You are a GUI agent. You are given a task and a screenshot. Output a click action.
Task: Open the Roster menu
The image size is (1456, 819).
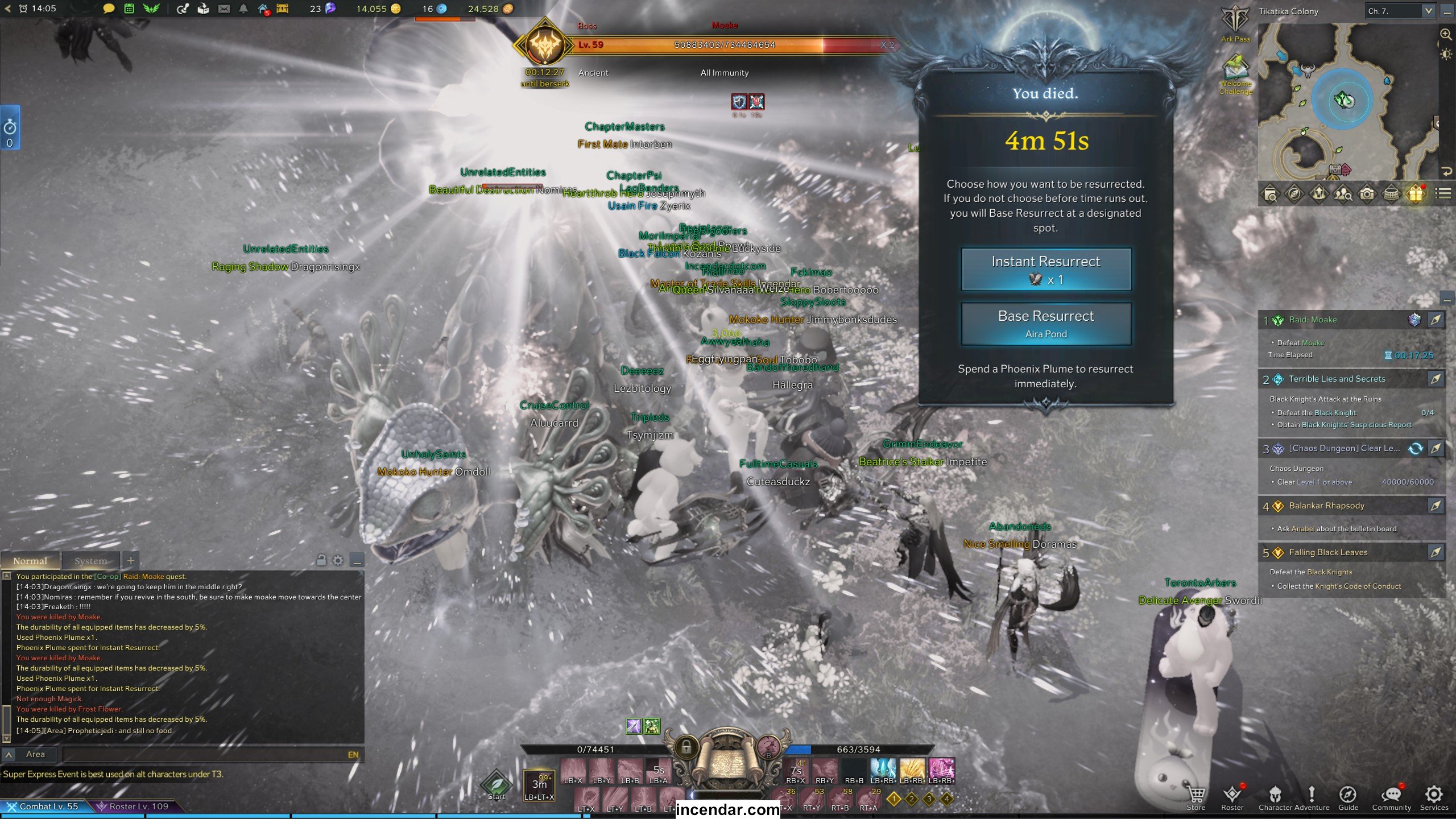pyautogui.click(x=1232, y=797)
